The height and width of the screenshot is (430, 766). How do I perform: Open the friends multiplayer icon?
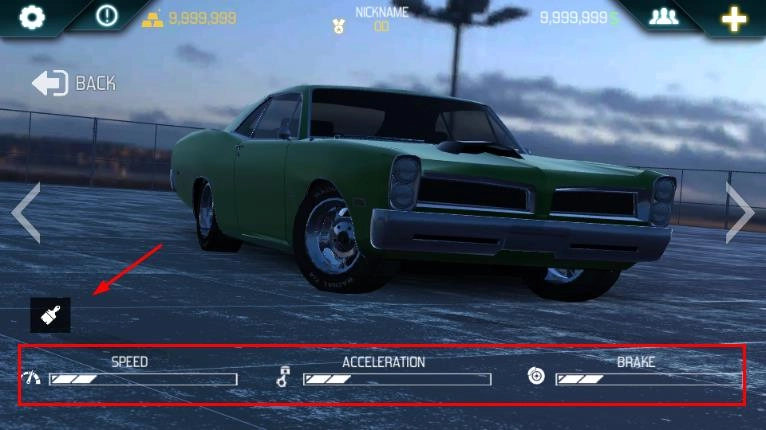point(664,17)
